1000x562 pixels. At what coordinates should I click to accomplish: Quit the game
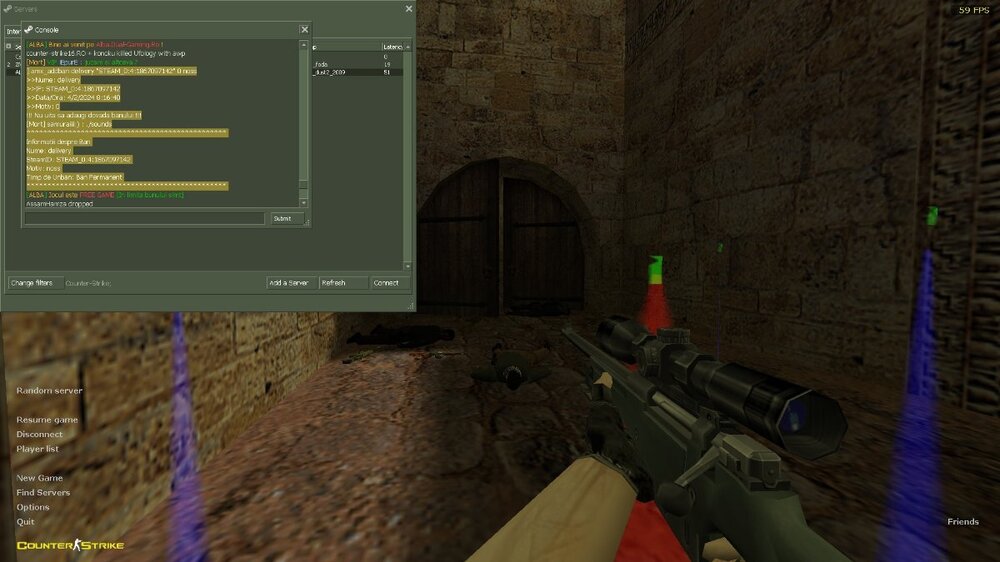point(25,522)
